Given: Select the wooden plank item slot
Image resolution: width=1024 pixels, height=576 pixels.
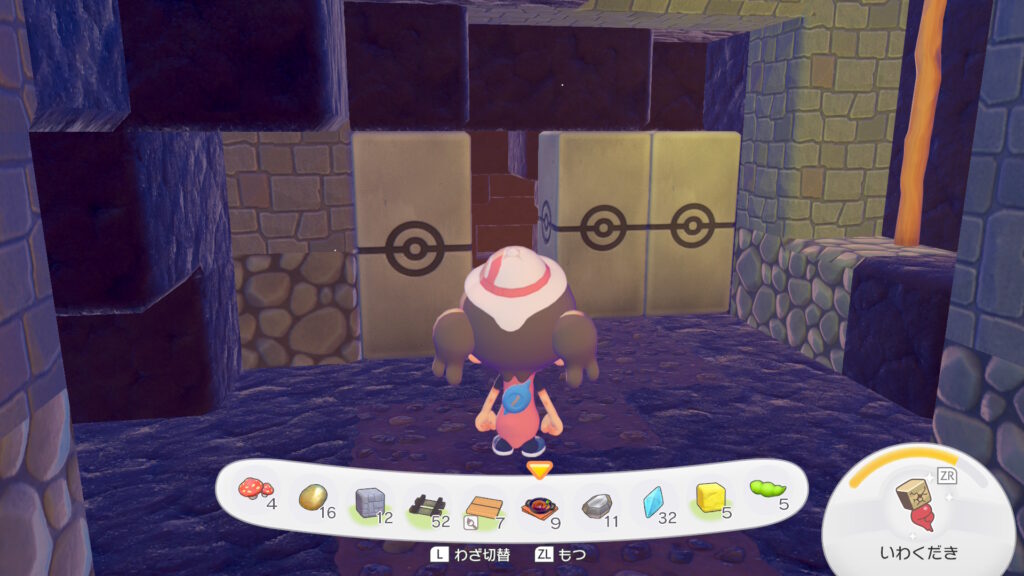Looking at the screenshot, I should pos(484,505).
